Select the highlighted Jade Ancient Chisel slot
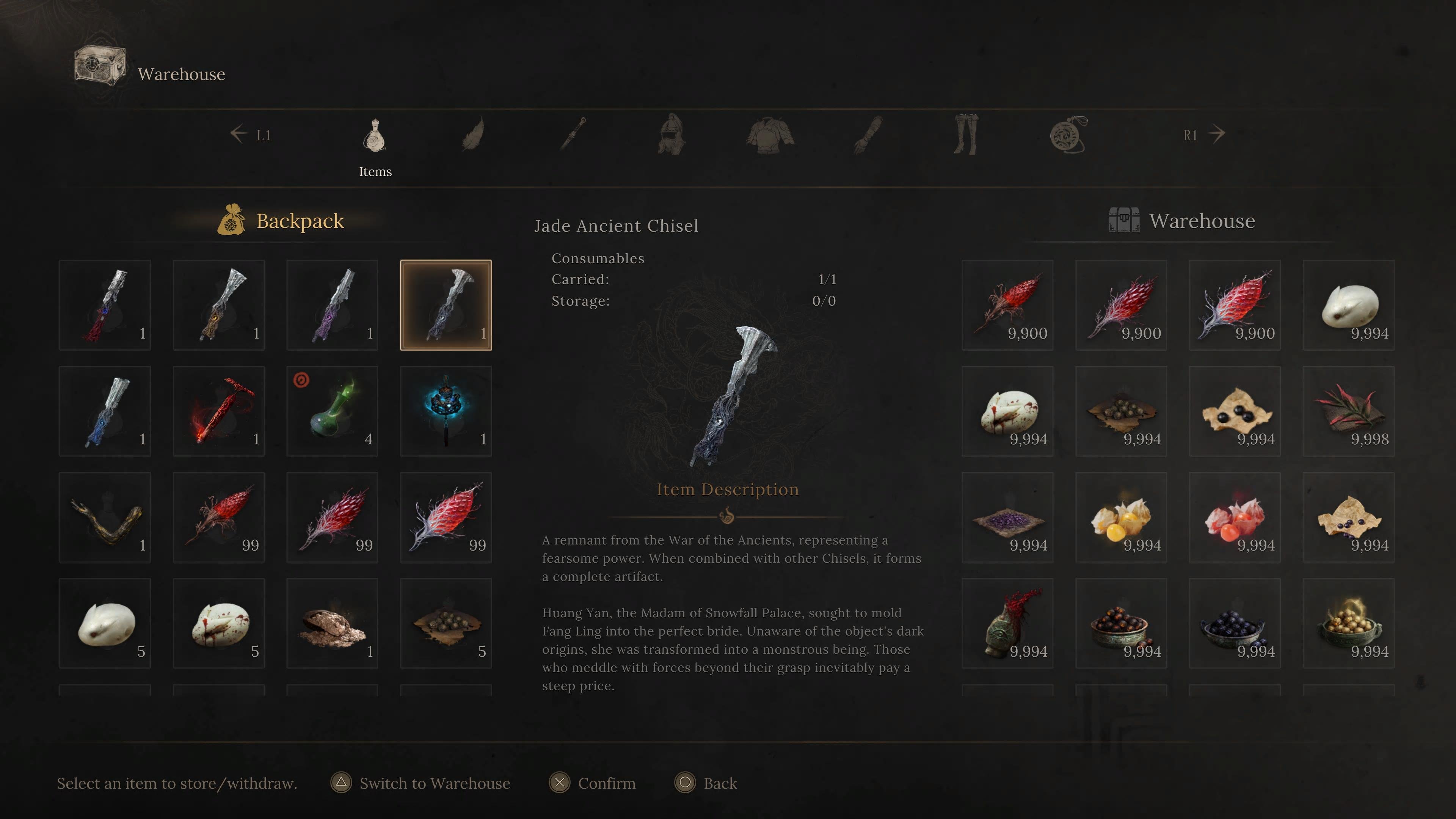 [446, 305]
